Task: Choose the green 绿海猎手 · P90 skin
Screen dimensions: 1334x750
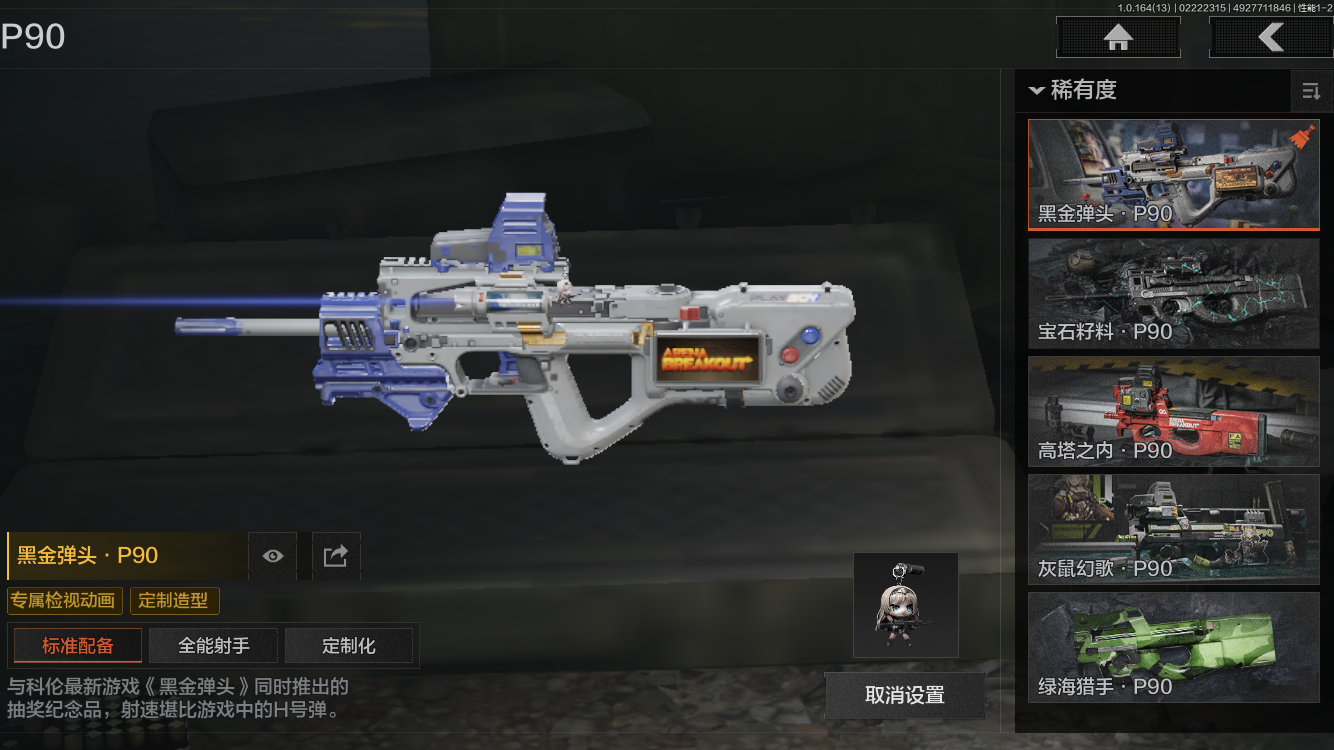Action: 1173,647
